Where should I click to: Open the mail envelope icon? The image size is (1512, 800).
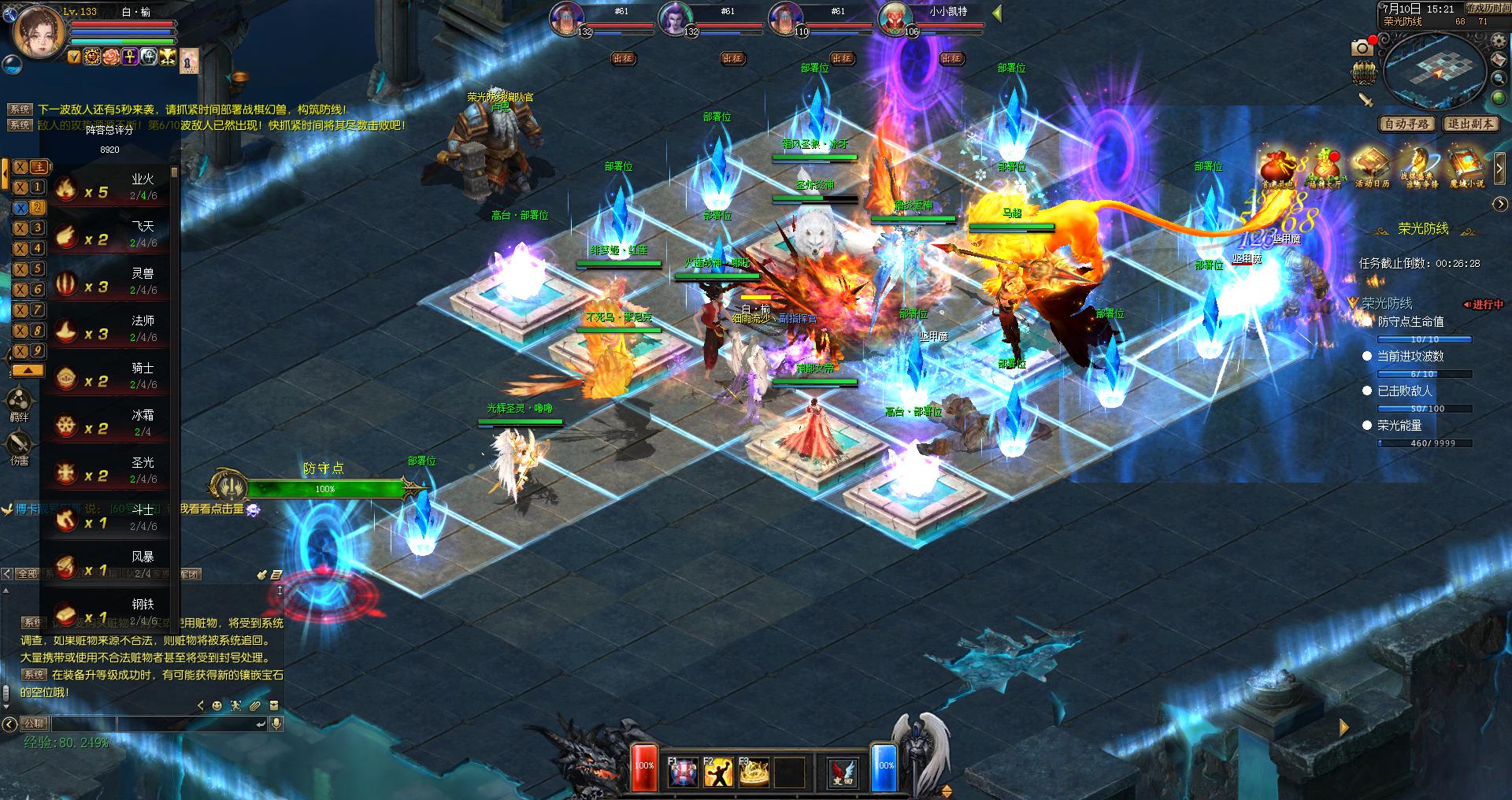(1499, 61)
